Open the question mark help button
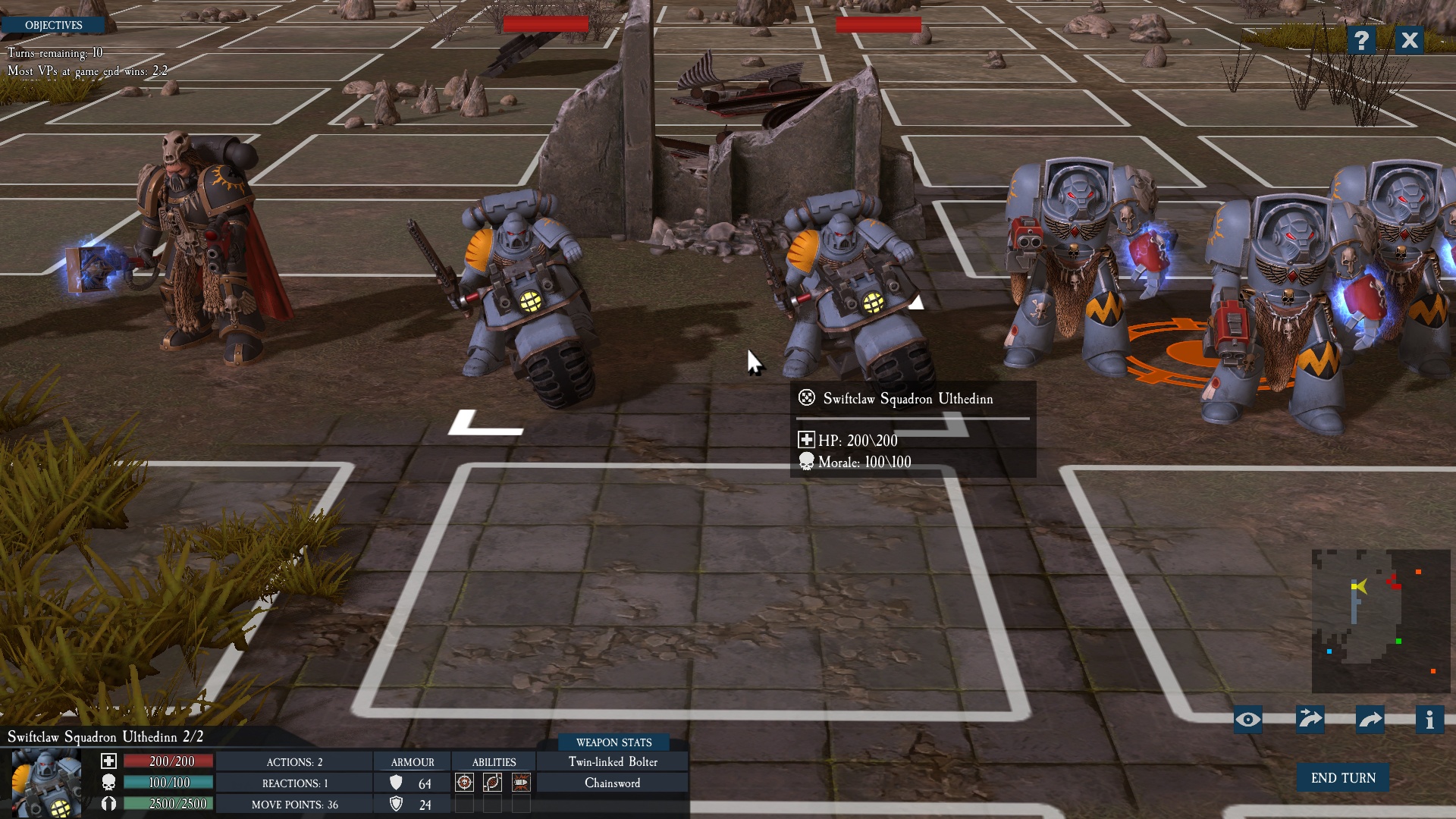 (1361, 40)
